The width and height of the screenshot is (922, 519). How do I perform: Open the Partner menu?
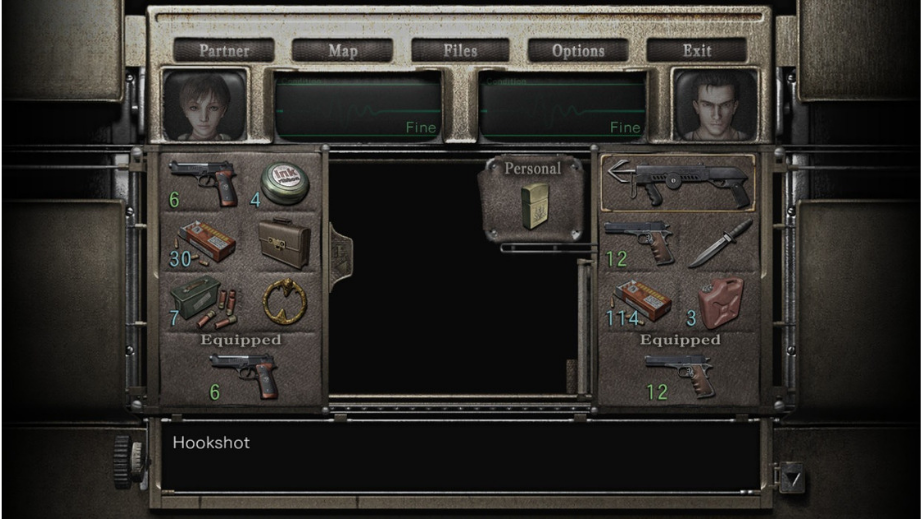click(x=223, y=50)
